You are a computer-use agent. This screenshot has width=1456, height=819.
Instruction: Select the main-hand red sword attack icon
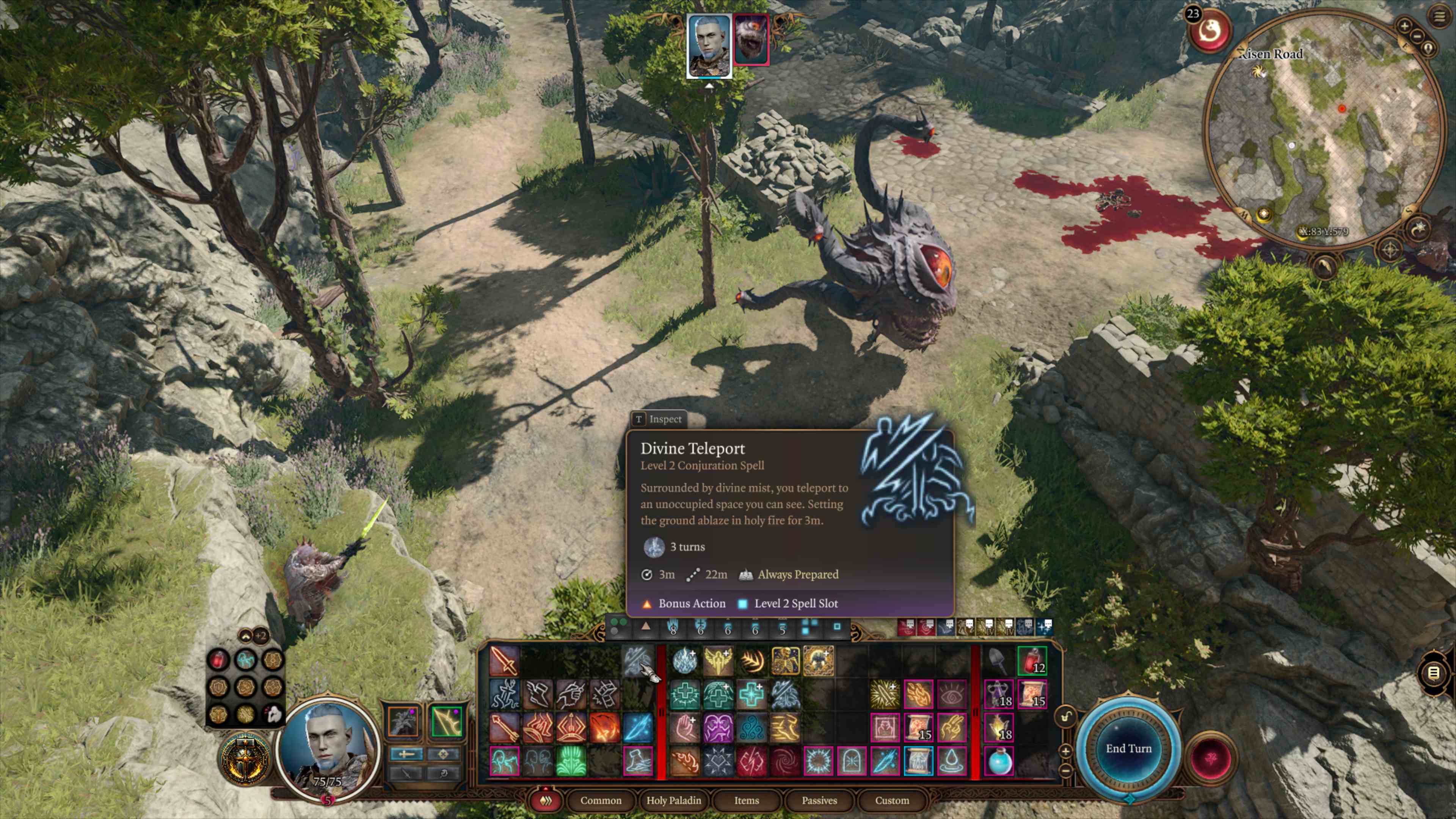(504, 661)
